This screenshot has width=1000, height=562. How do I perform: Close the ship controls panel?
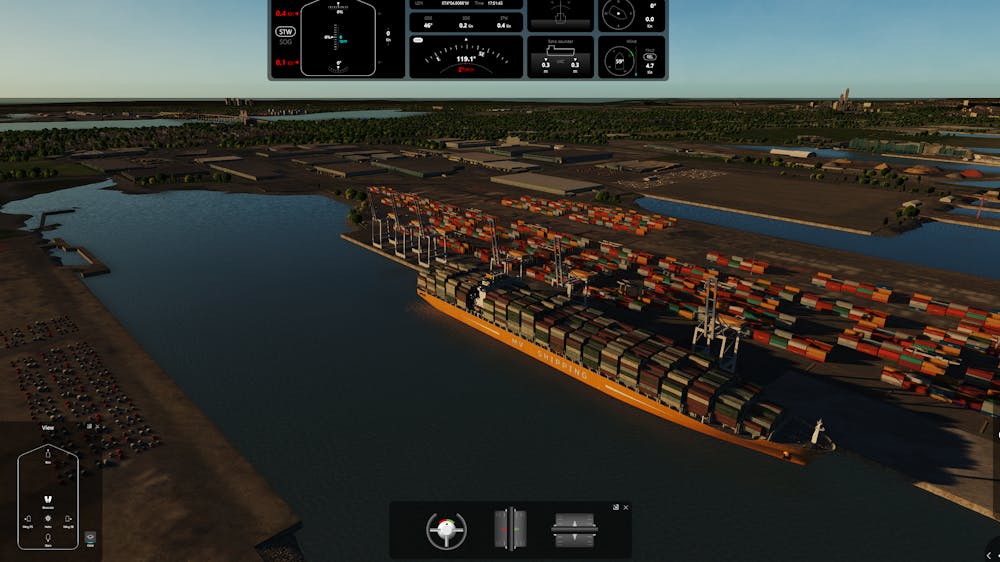coord(626,507)
